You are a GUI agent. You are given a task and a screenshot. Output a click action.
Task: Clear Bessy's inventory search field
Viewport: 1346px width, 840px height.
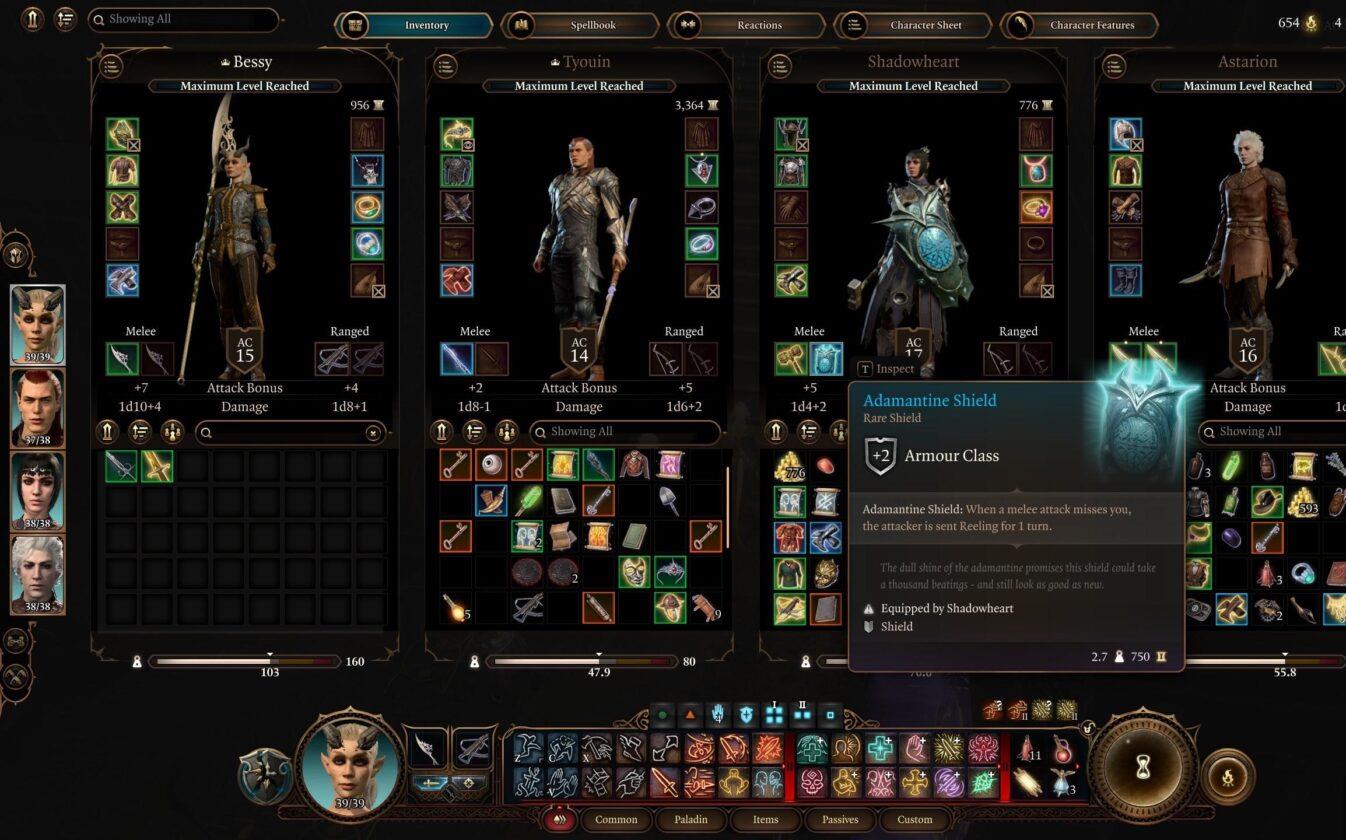point(373,433)
